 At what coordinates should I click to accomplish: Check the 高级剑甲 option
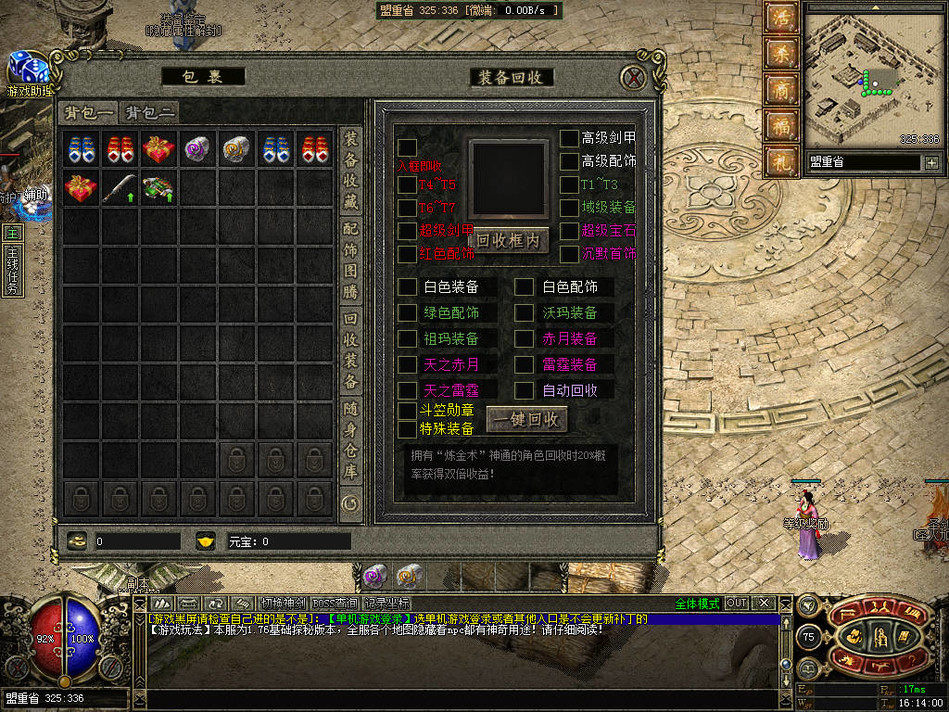568,138
